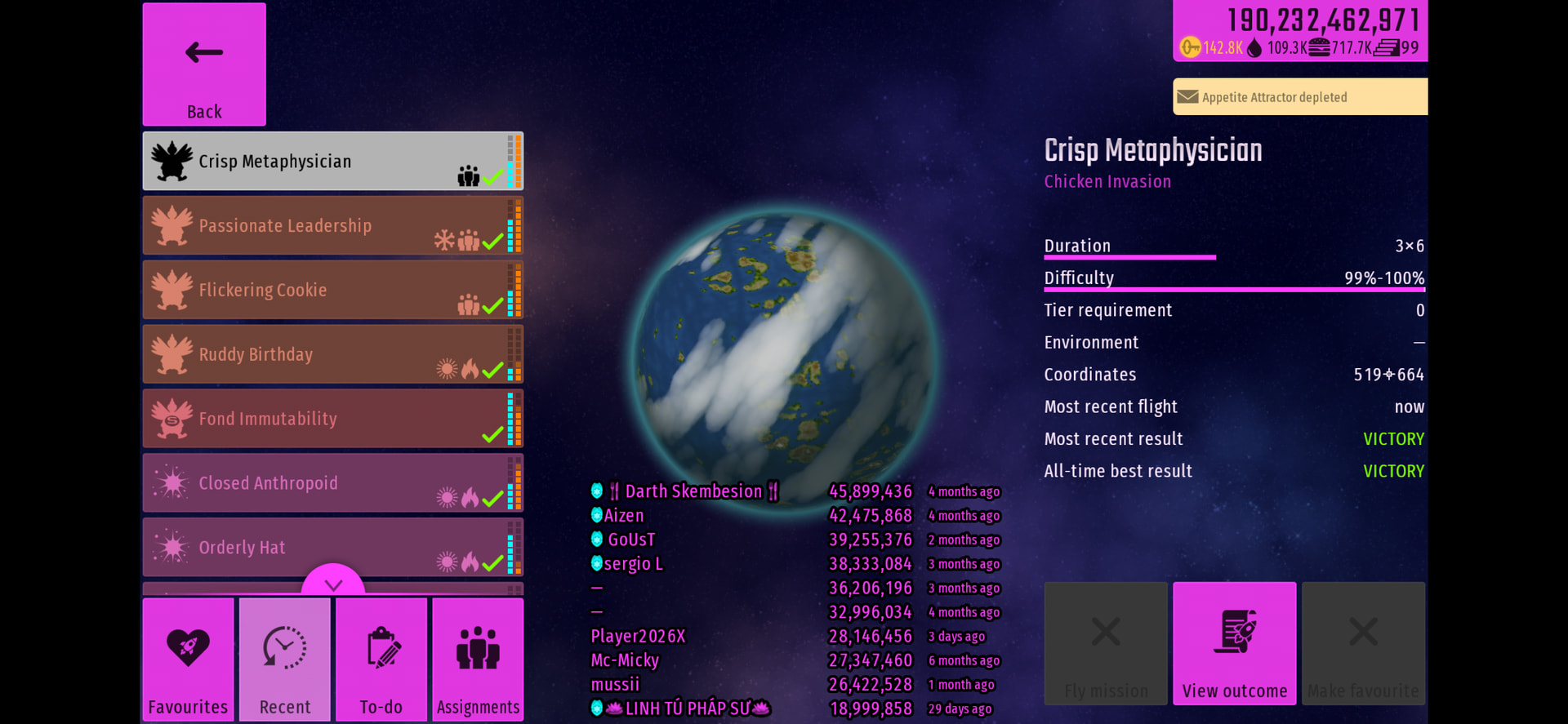
Task: Open the To-do tab
Action: (x=381, y=660)
